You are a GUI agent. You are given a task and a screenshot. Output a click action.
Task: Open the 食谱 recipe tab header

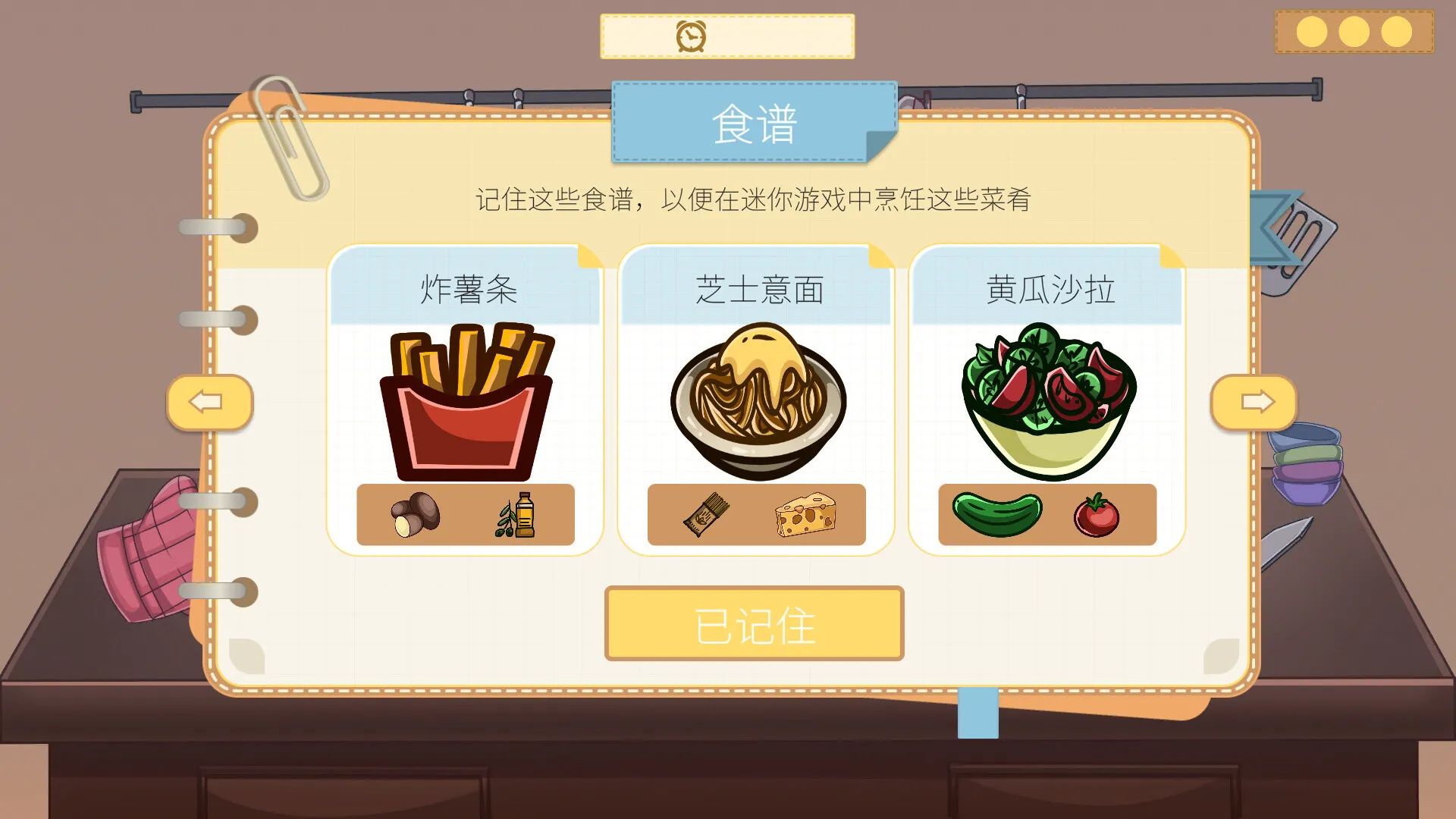coord(754,124)
